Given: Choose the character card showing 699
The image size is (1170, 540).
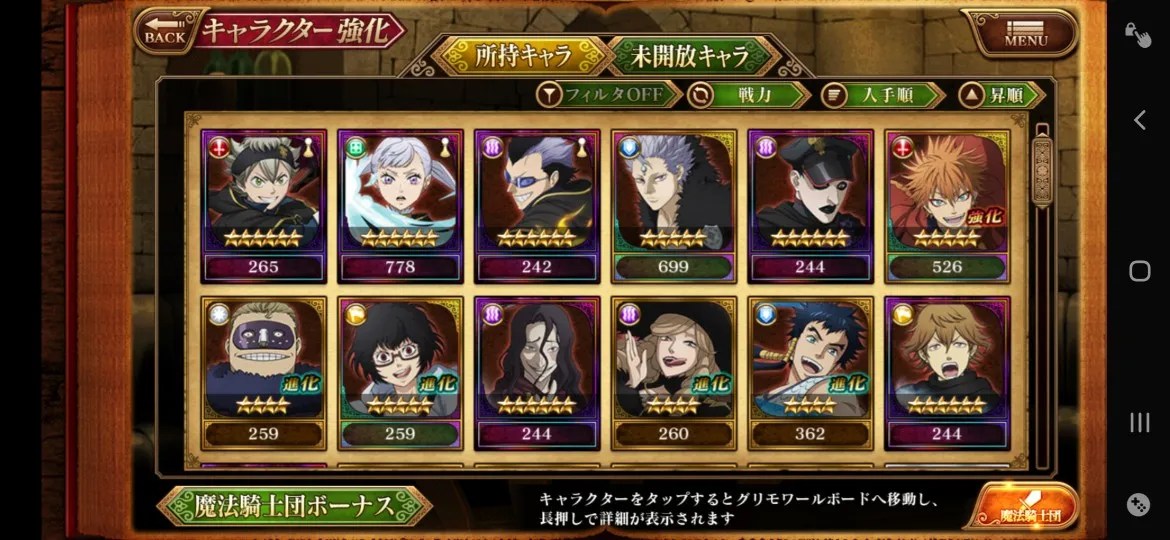Looking at the screenshot, I should tap(673, 205).
